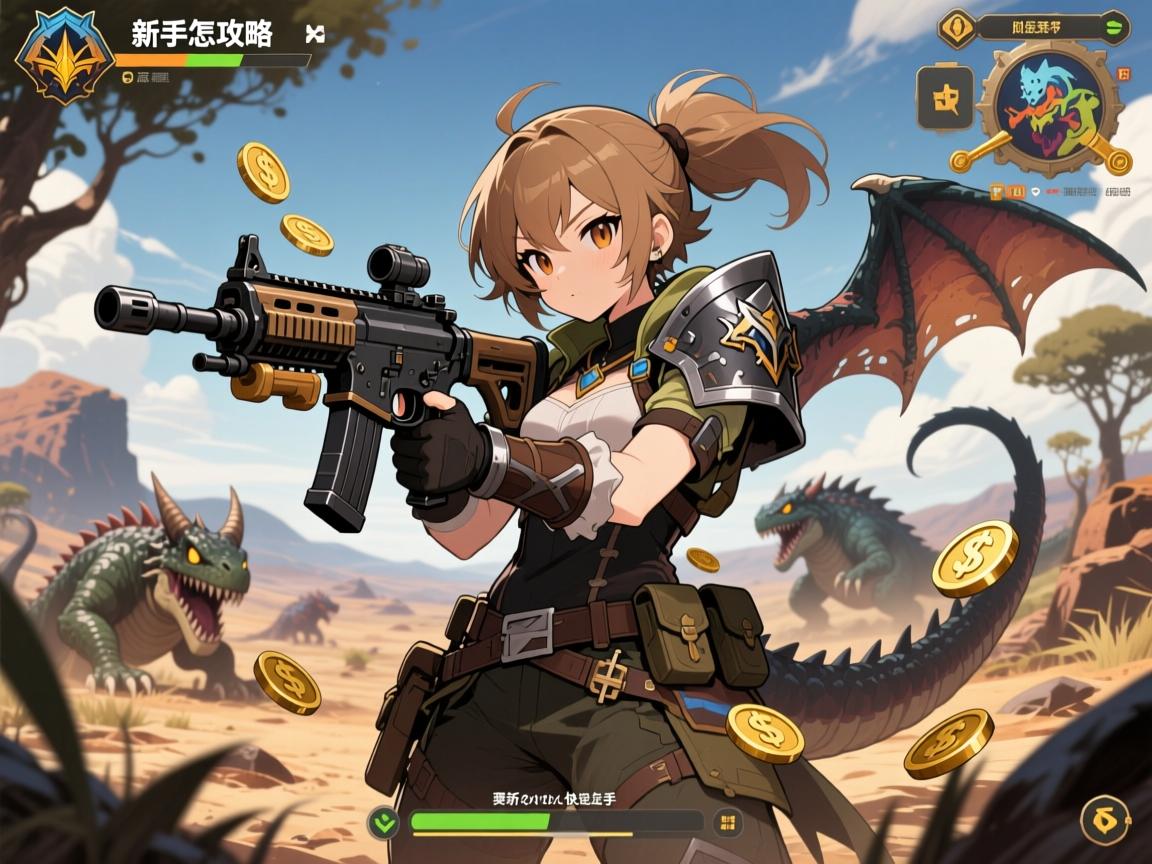Open the yellow grid menu button
Image resolution: width=1152 pixels, height=864 pixels.
pyautogui.click(x=727, y=823)
